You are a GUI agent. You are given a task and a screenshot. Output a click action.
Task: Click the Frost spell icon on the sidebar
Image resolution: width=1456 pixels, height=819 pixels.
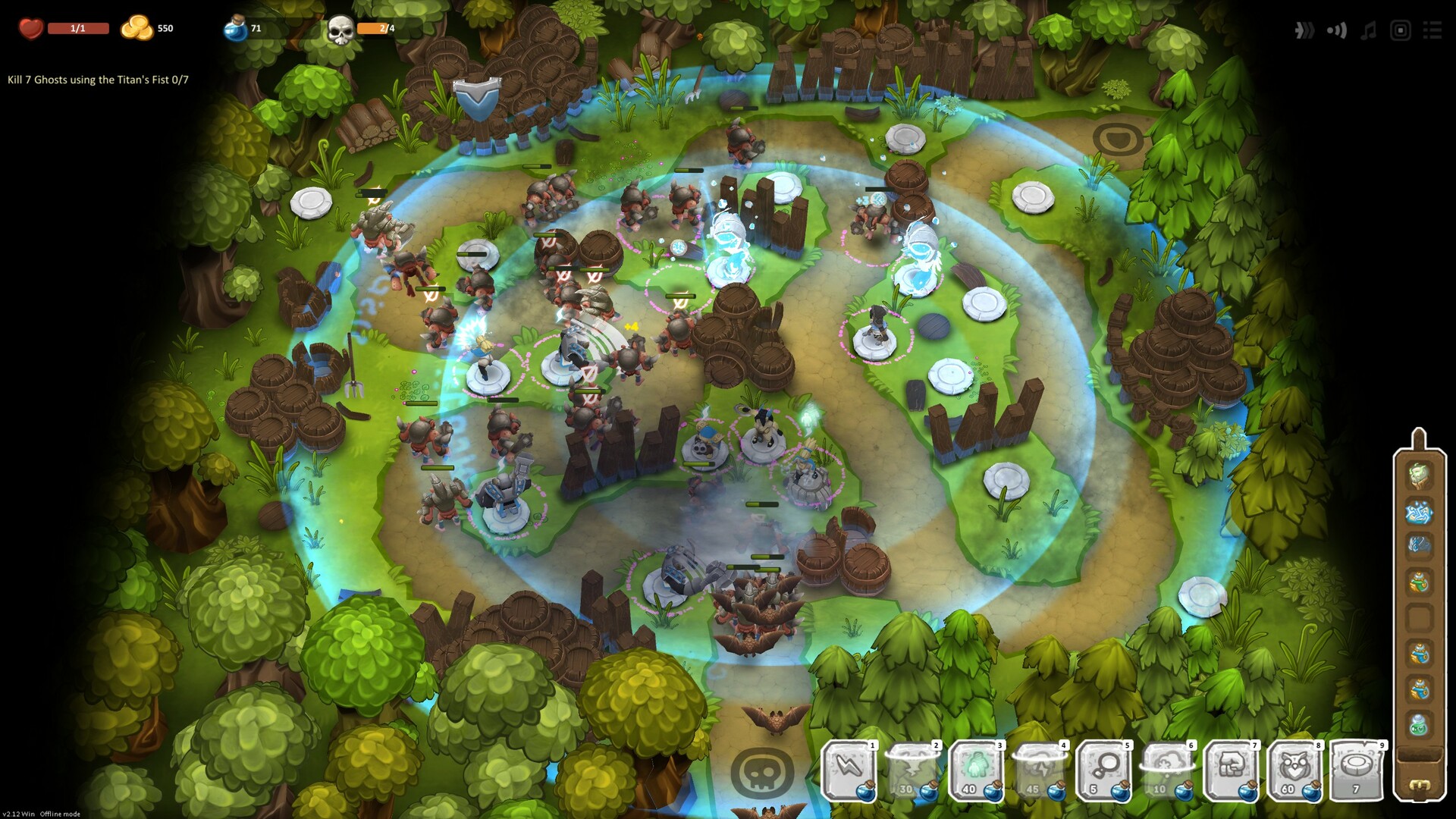pos(1420,511)
